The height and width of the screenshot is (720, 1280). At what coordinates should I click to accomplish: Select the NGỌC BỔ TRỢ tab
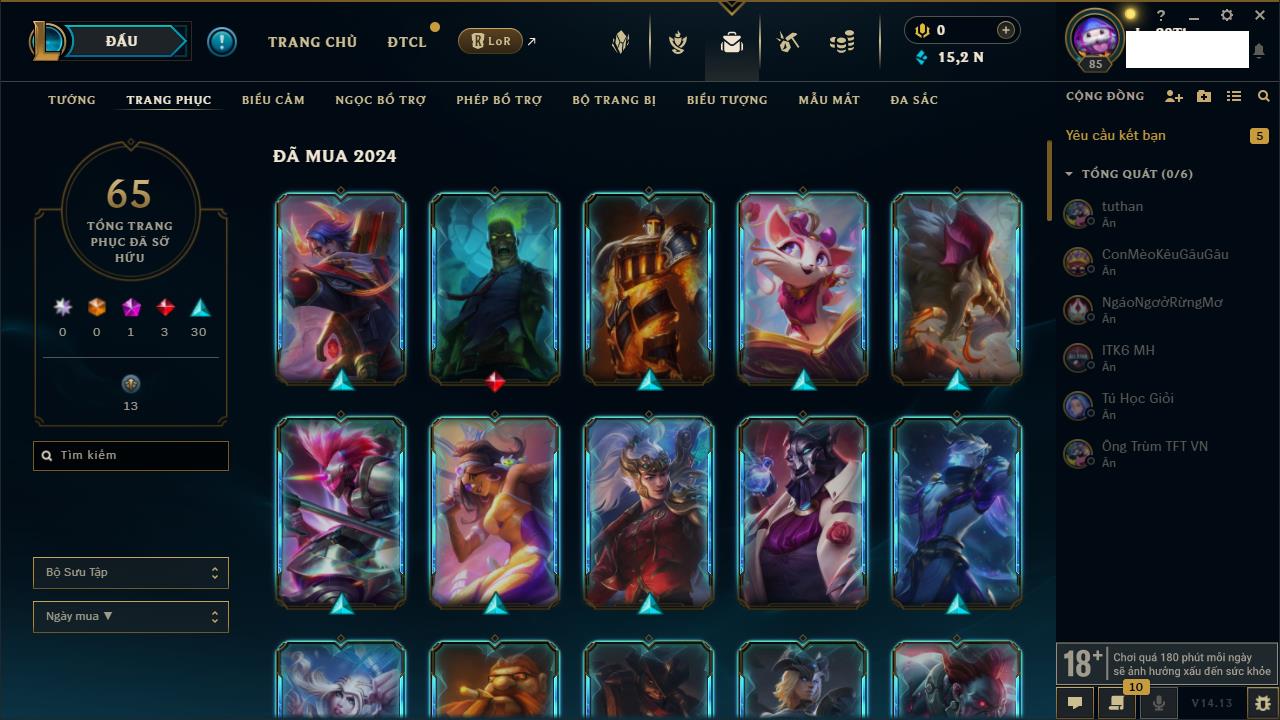click(380, 100)
